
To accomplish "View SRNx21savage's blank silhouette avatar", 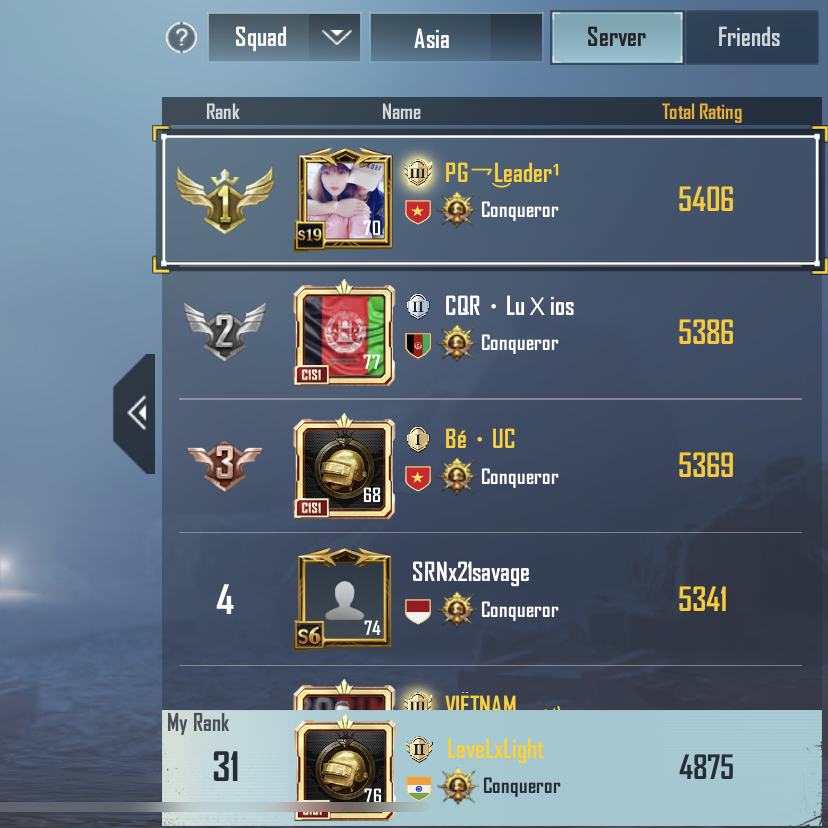I will pos(345,600).
